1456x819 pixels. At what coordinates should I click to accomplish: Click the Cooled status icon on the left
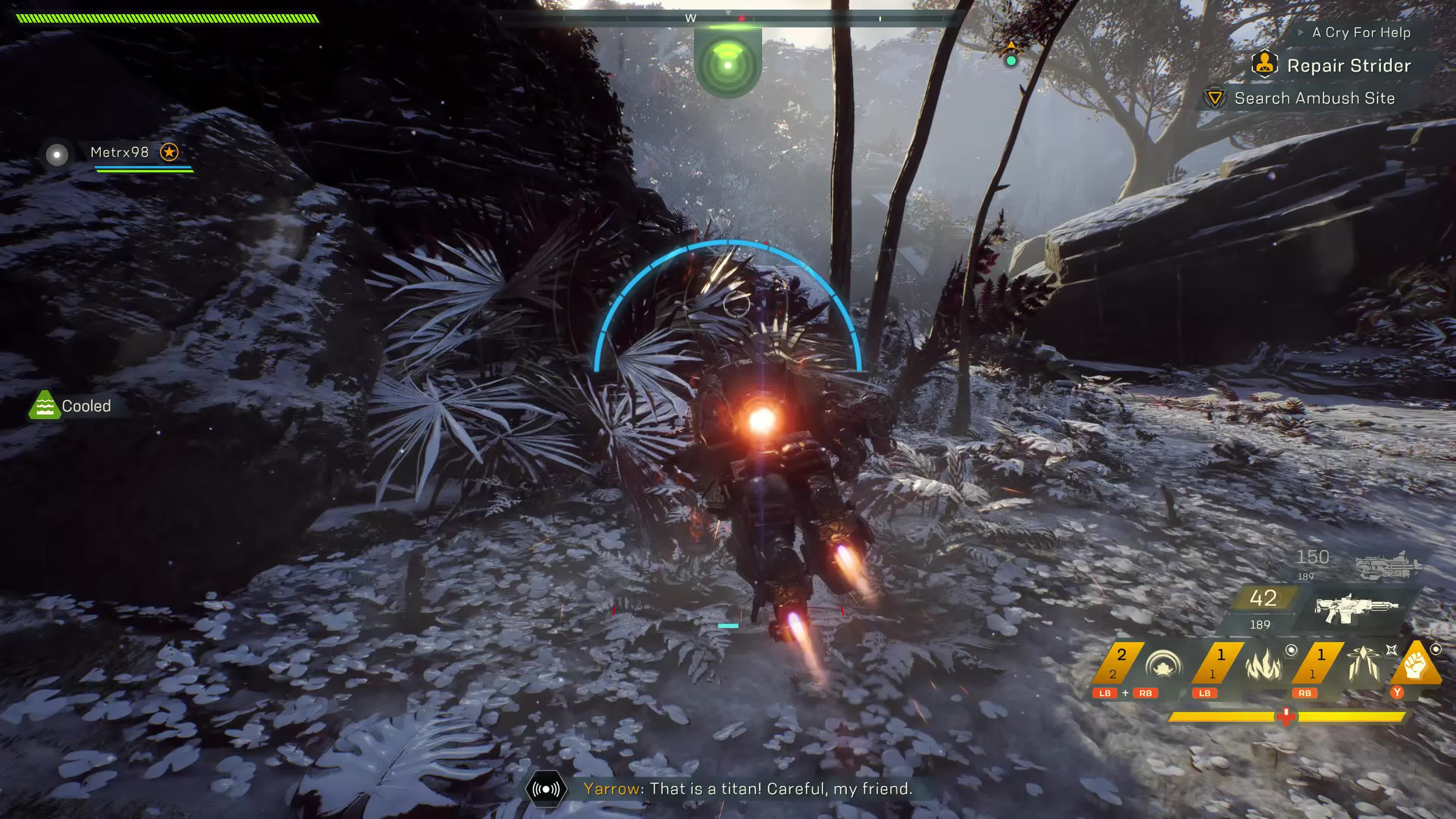tap(44, 405)
